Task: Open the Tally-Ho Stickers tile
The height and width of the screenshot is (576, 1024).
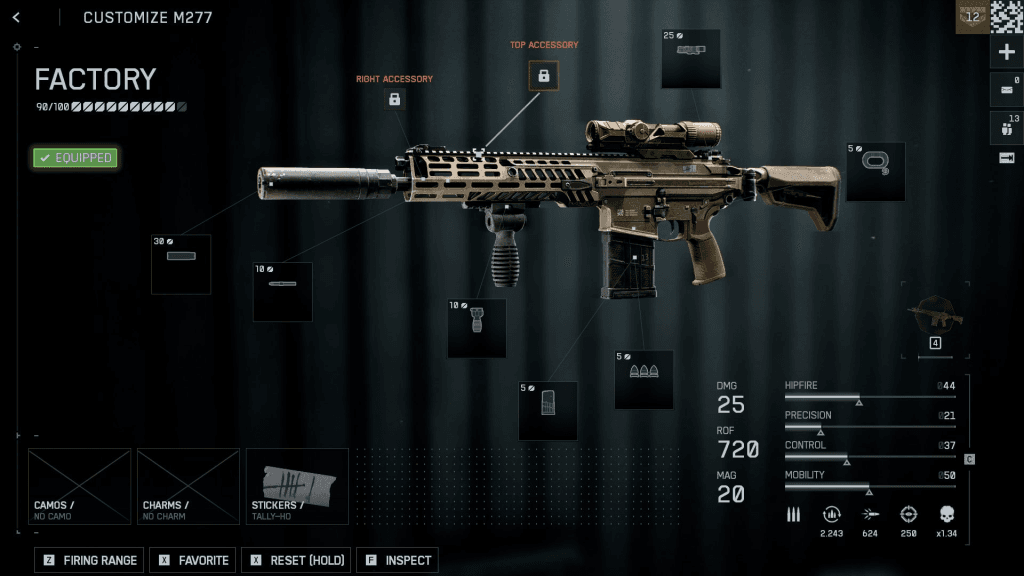Action: point(297,486)
